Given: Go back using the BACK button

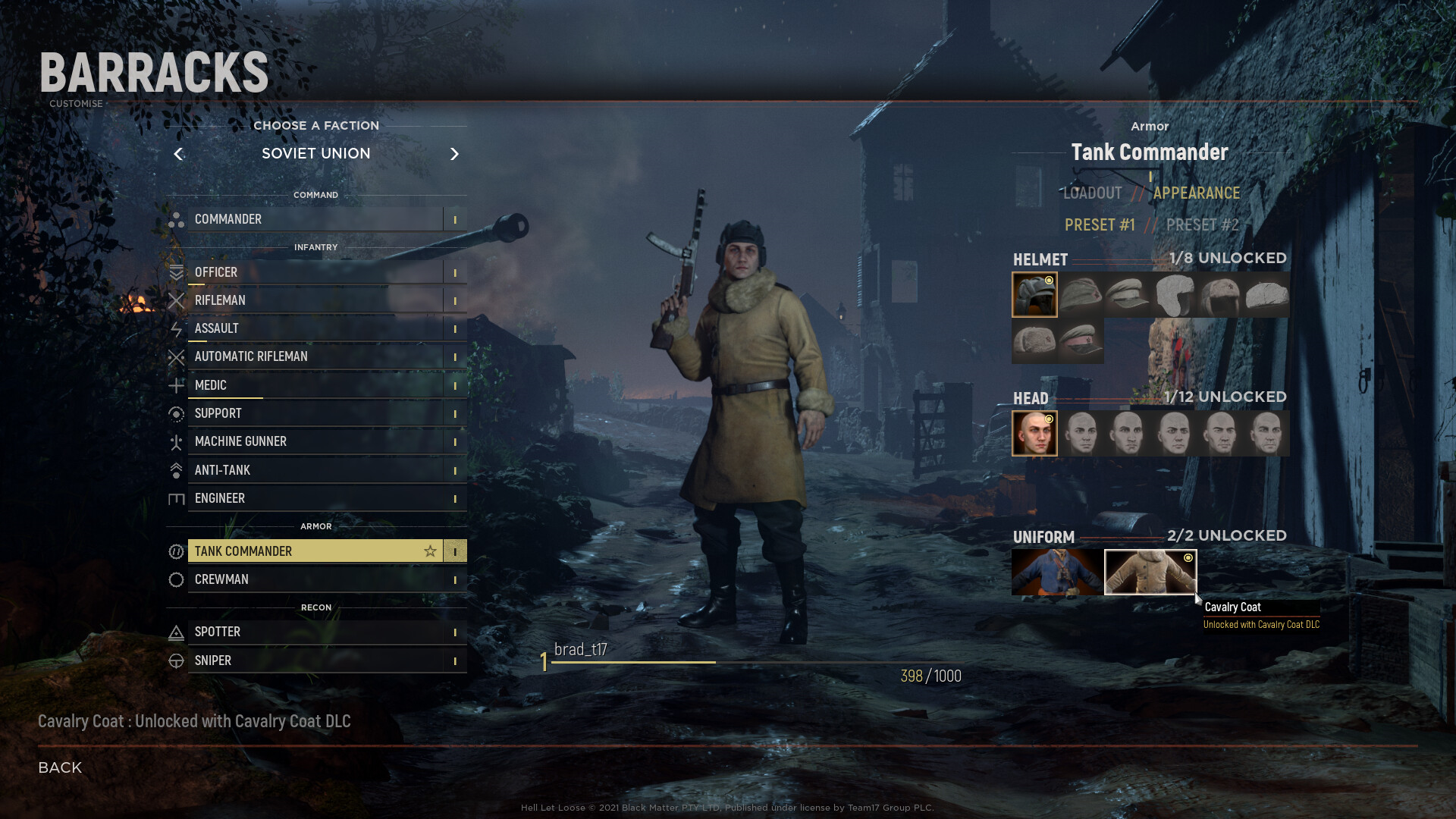Looking at the screenshot, I should pos(60,767).
